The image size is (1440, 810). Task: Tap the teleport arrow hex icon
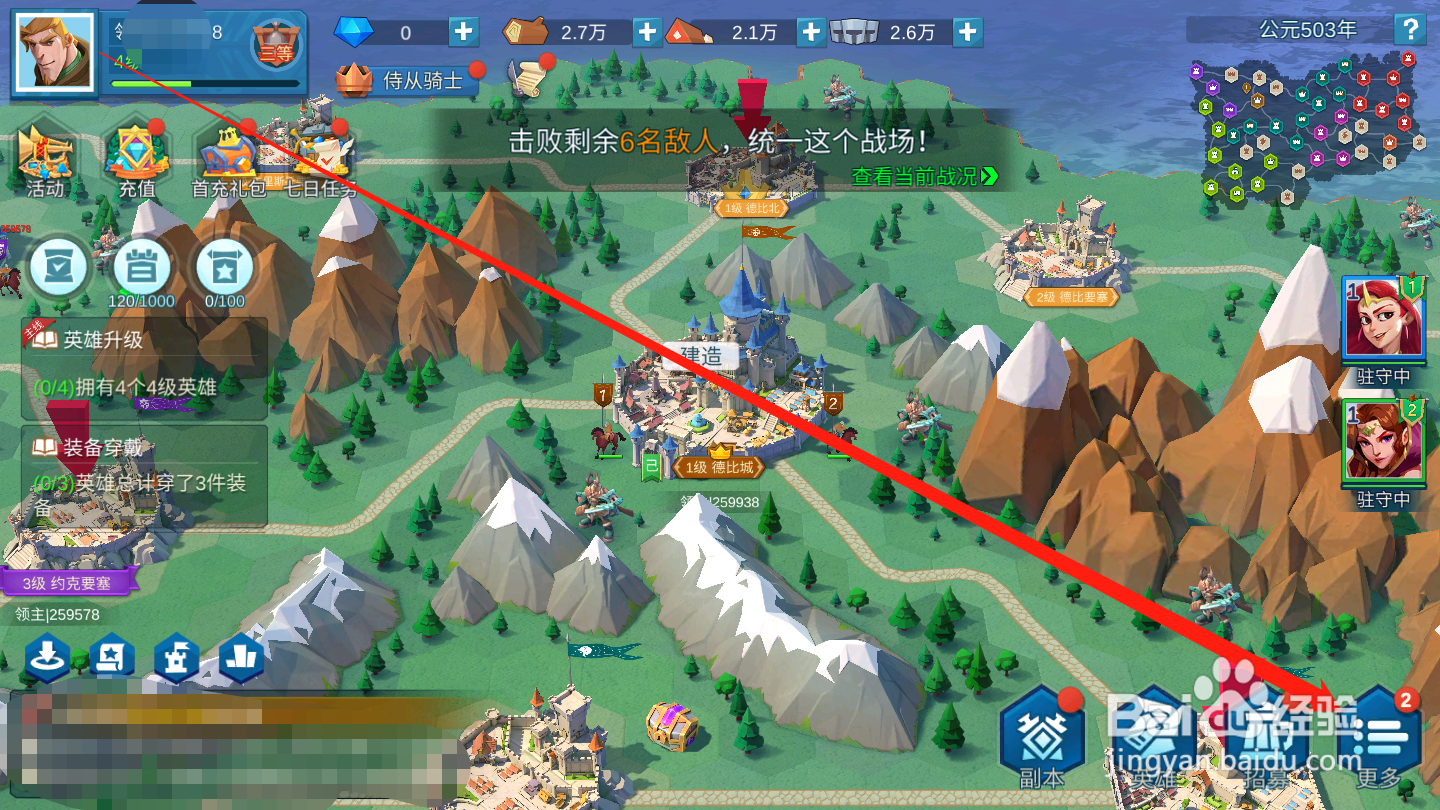pyautogui.click(x=47, y=660)
